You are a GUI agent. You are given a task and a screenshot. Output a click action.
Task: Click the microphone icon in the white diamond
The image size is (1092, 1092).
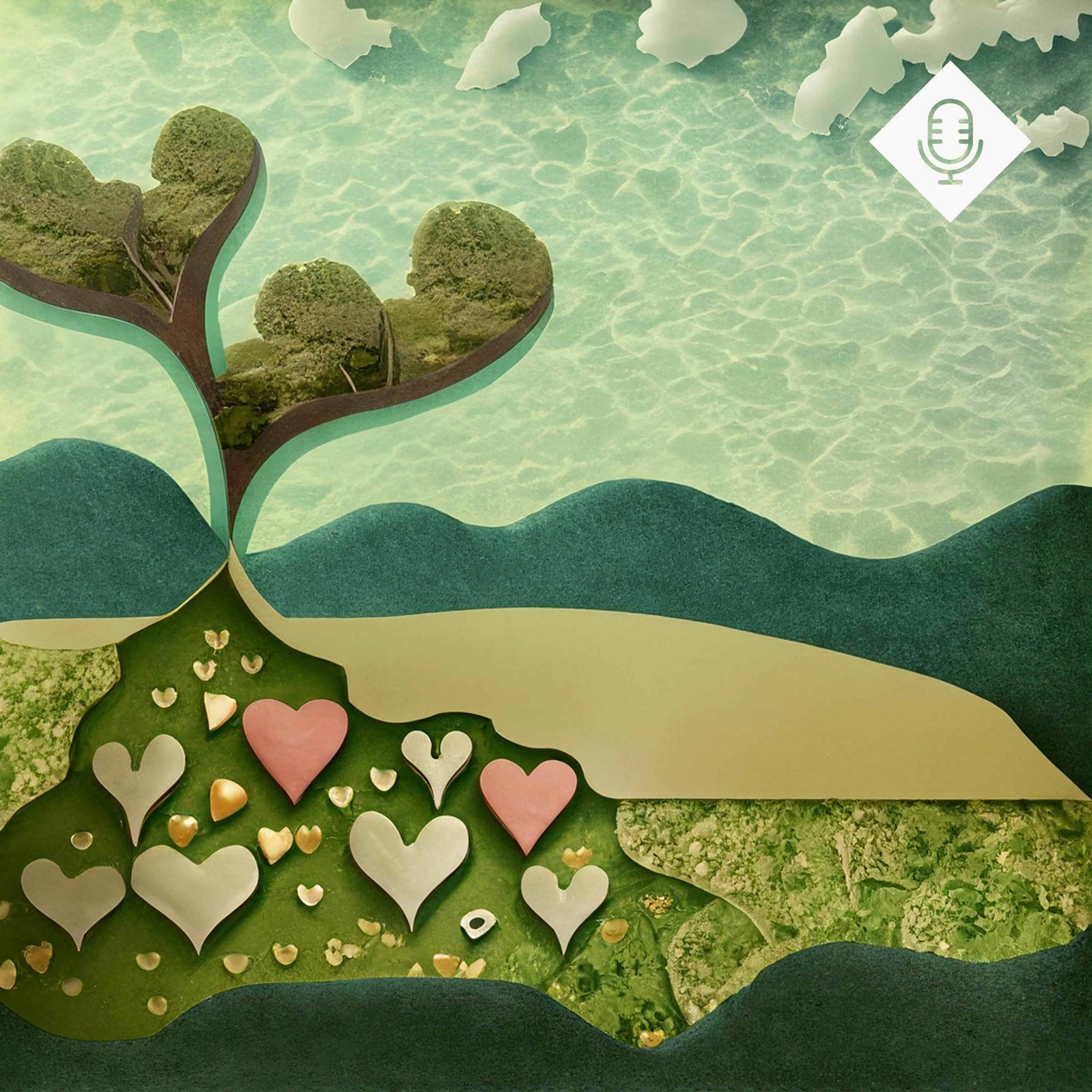[x=950, y=141]
